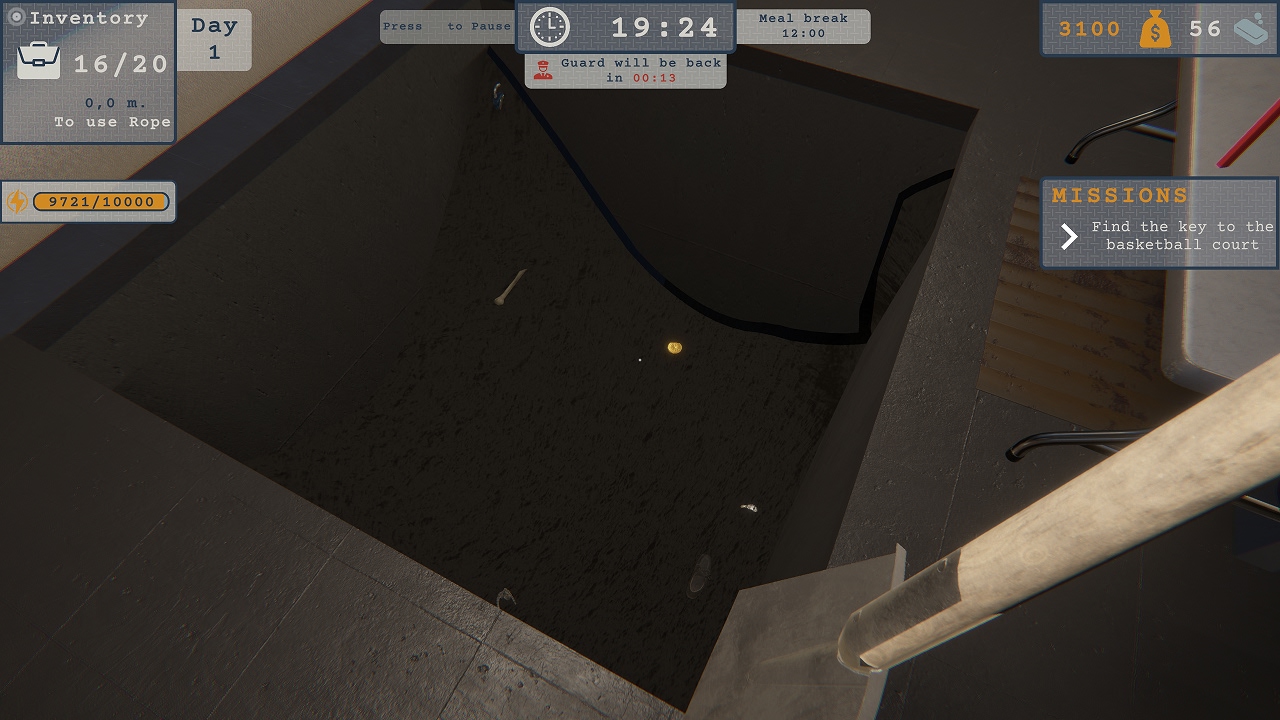Select the Day 1 panel

pos(214,38)
